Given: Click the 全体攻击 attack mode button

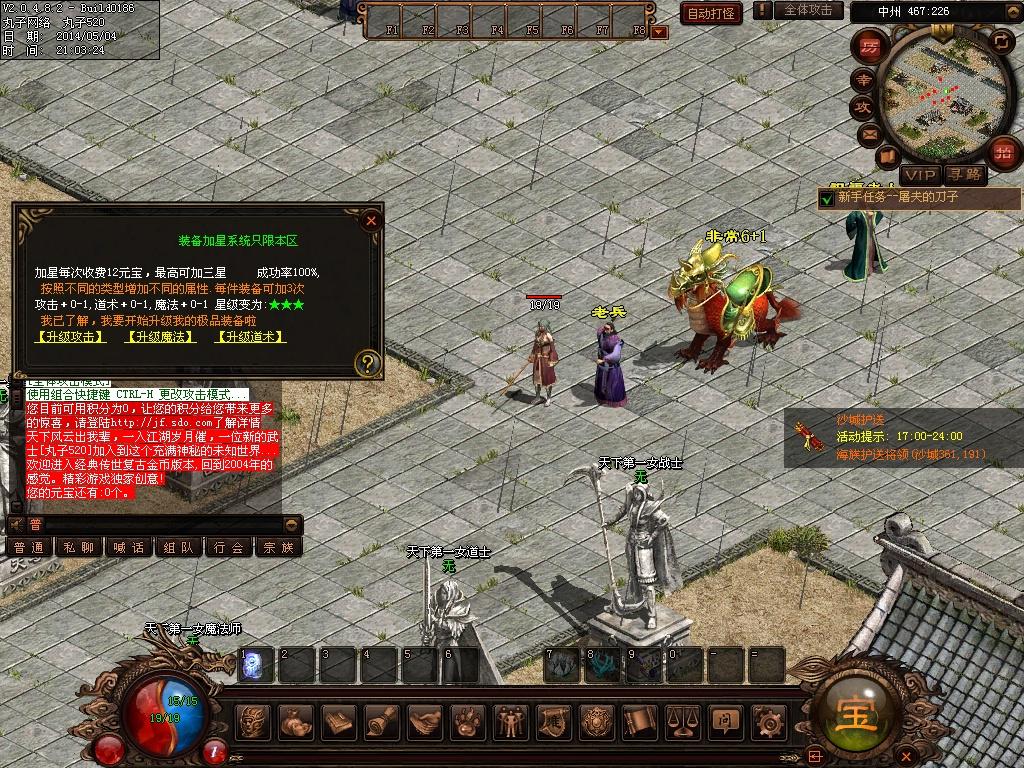Looking at the screenshot, I should [x=808, y=10].
